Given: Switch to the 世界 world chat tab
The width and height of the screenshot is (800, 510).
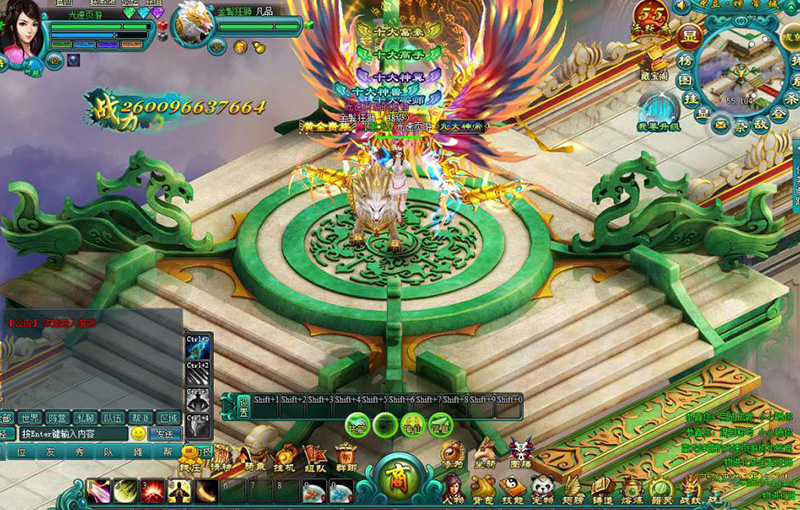Looking at the screenshot, I should 30,418.
